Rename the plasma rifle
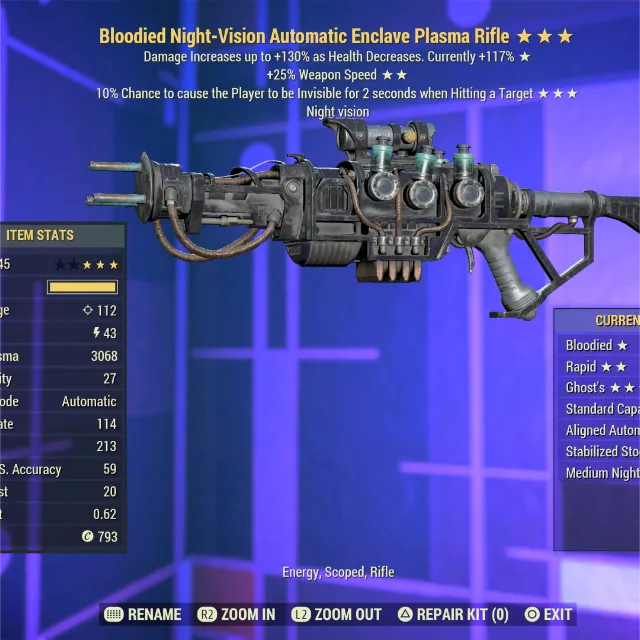640x640 pixels. tap(143, 614)
